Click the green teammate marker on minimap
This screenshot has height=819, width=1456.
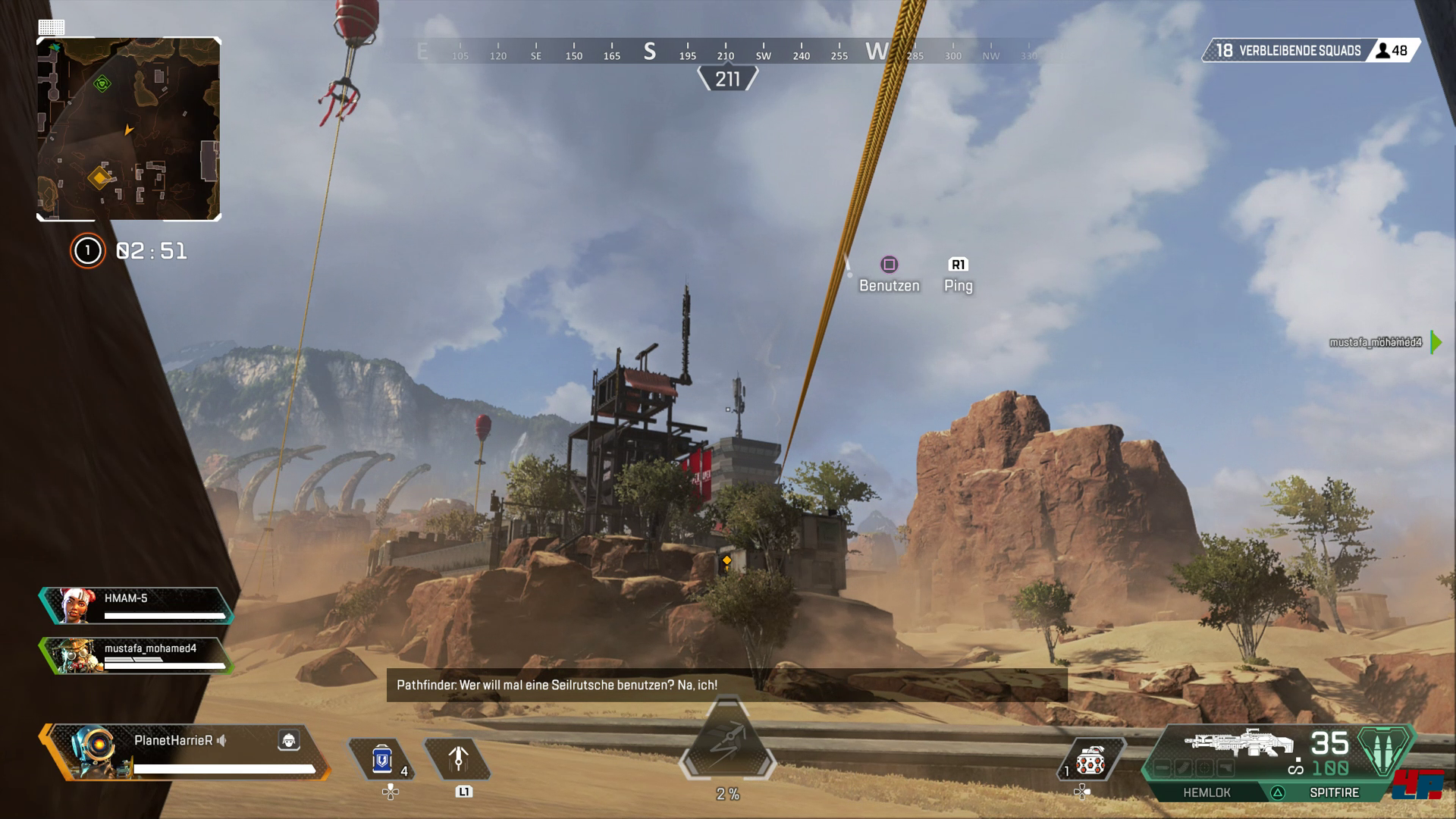102,83
